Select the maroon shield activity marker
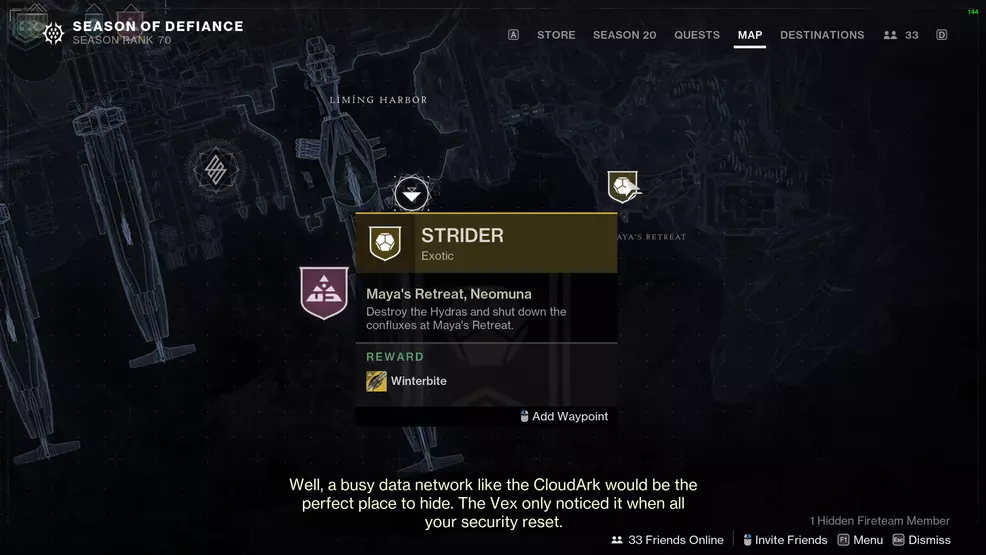This screenshot has width=986, height=555. 324,293
